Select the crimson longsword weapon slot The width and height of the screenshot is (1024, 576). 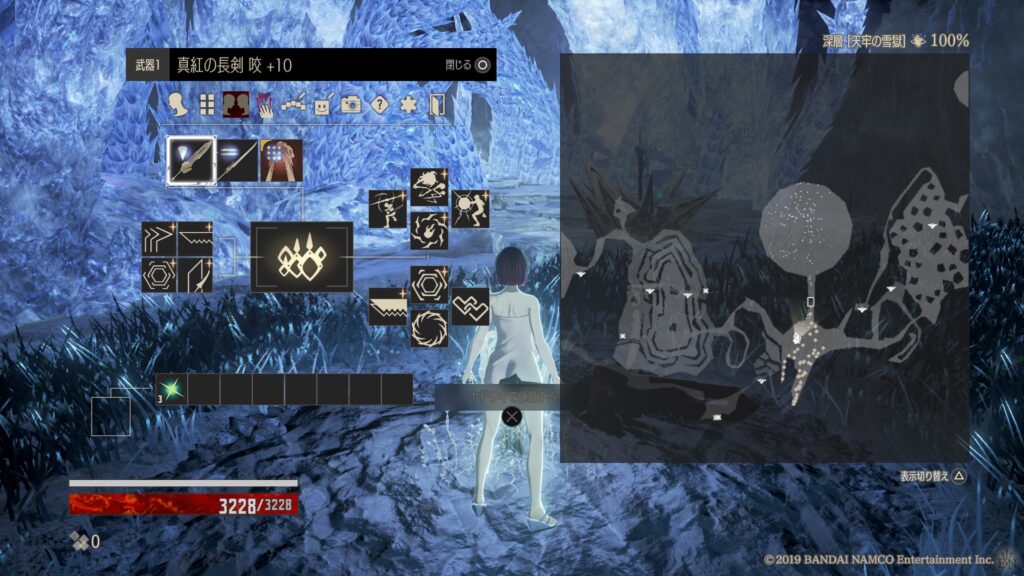pos(191,161)
